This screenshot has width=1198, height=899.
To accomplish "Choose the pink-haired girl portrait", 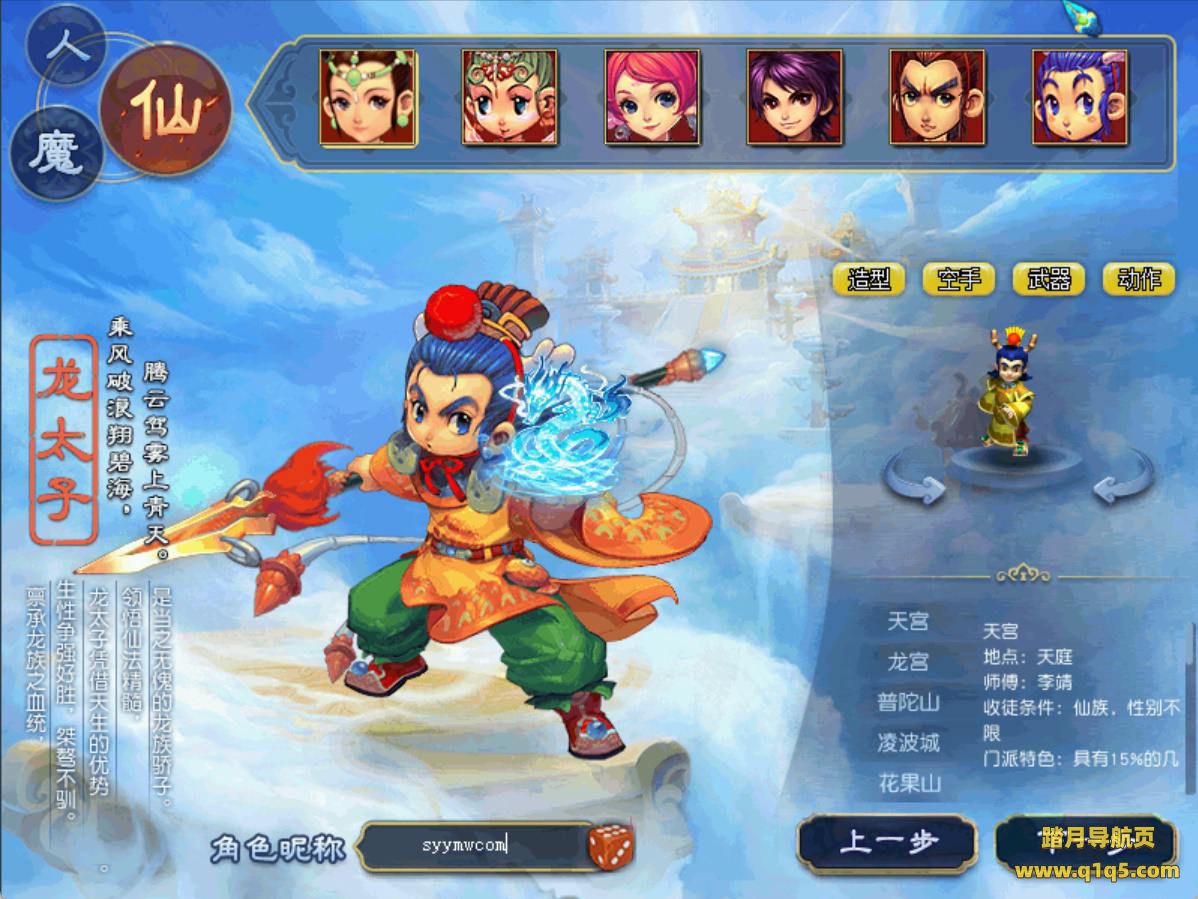I will tap(652, 97).
